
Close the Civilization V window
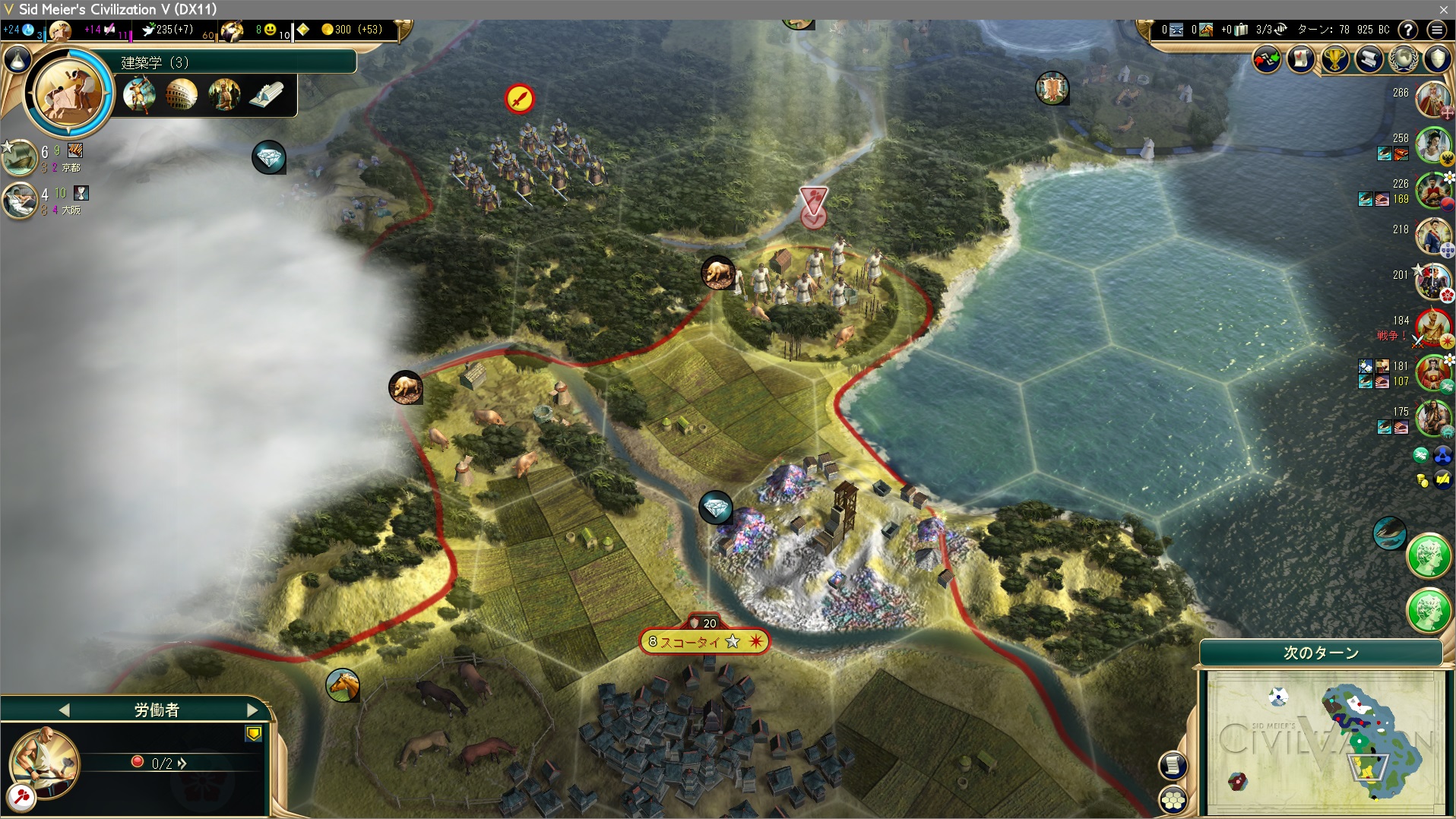[1443, 9]
